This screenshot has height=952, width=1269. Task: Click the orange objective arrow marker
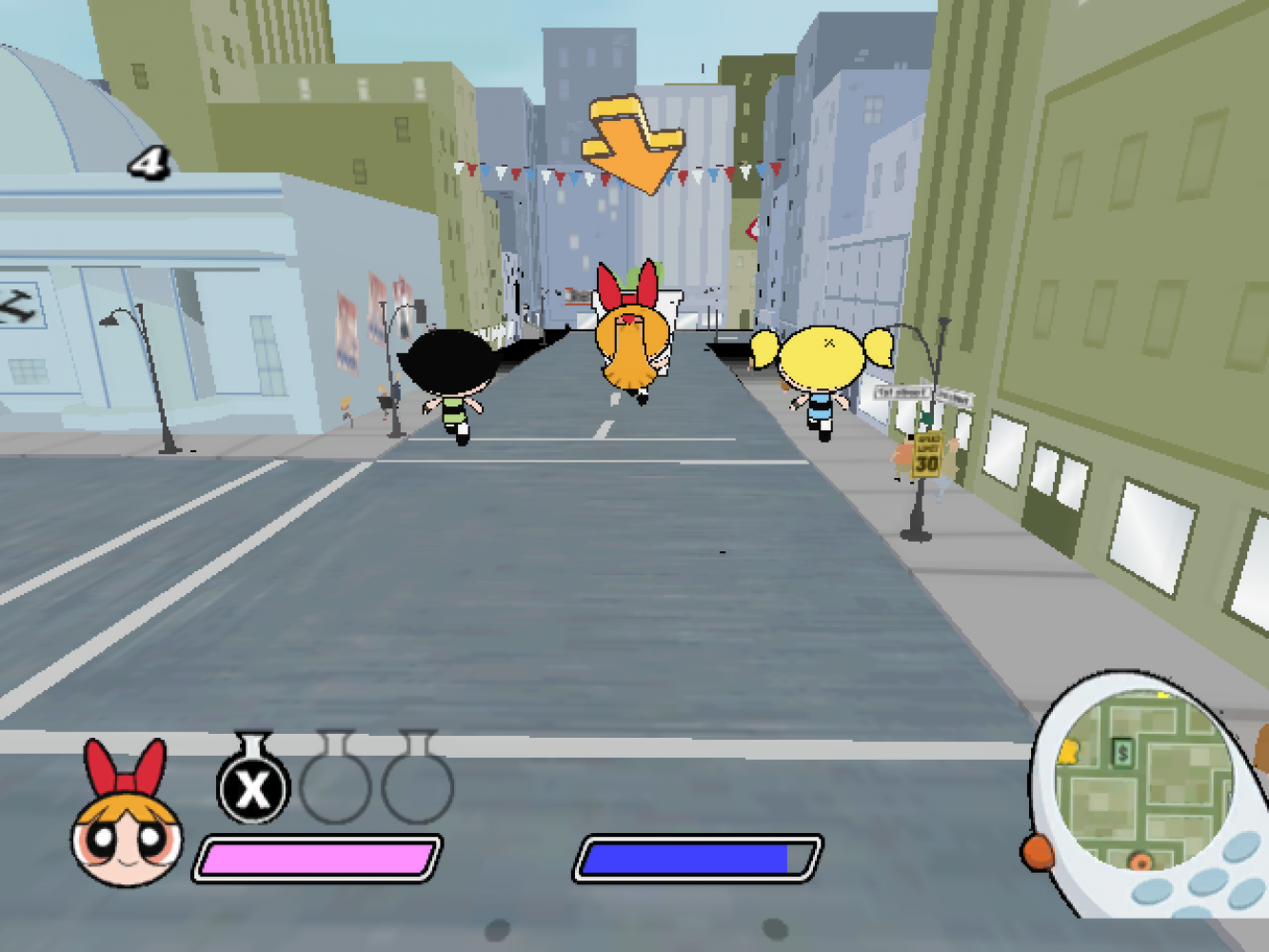point(632,143)
